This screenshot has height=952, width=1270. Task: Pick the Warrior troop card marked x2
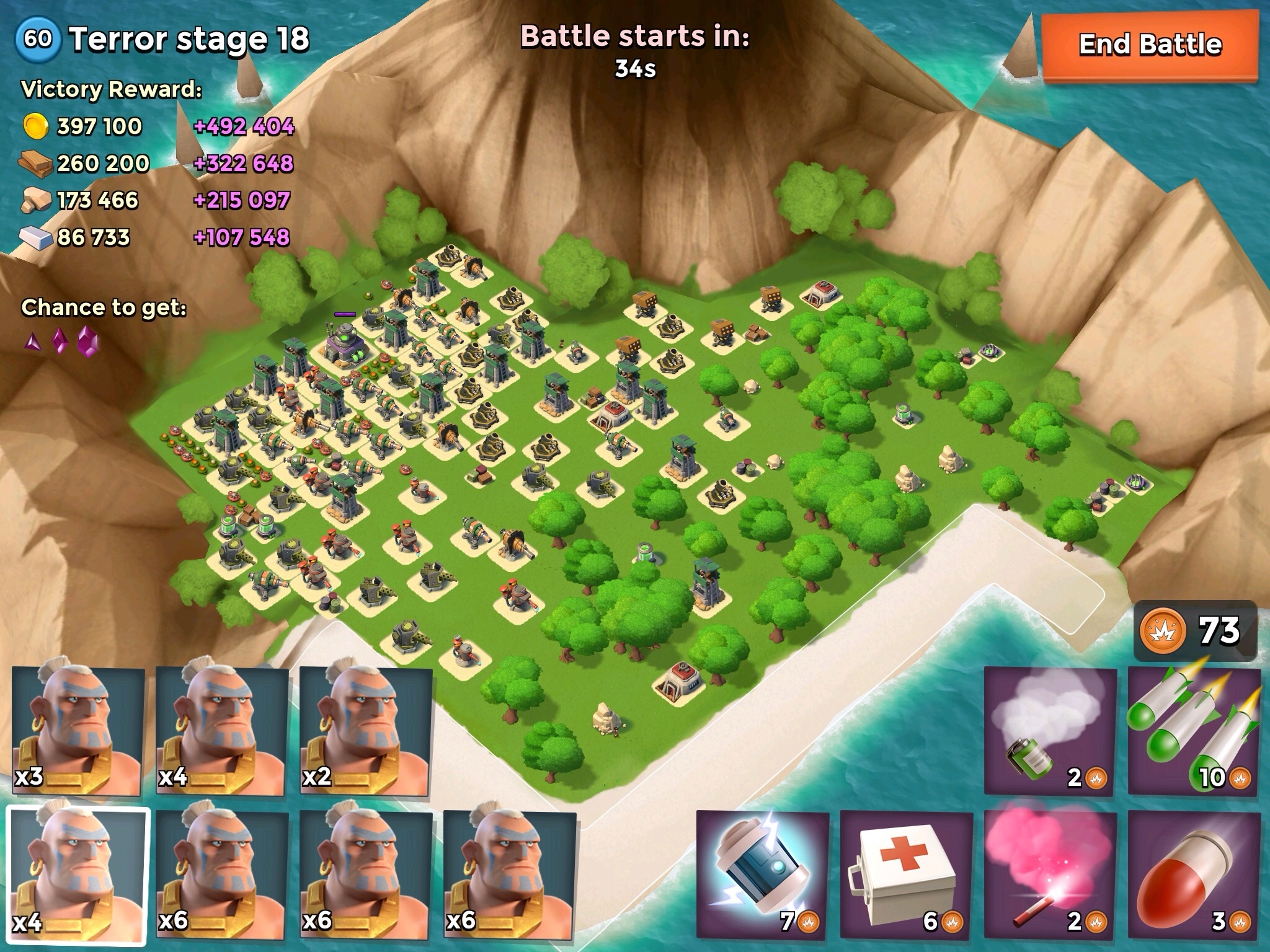click(366, 731)
